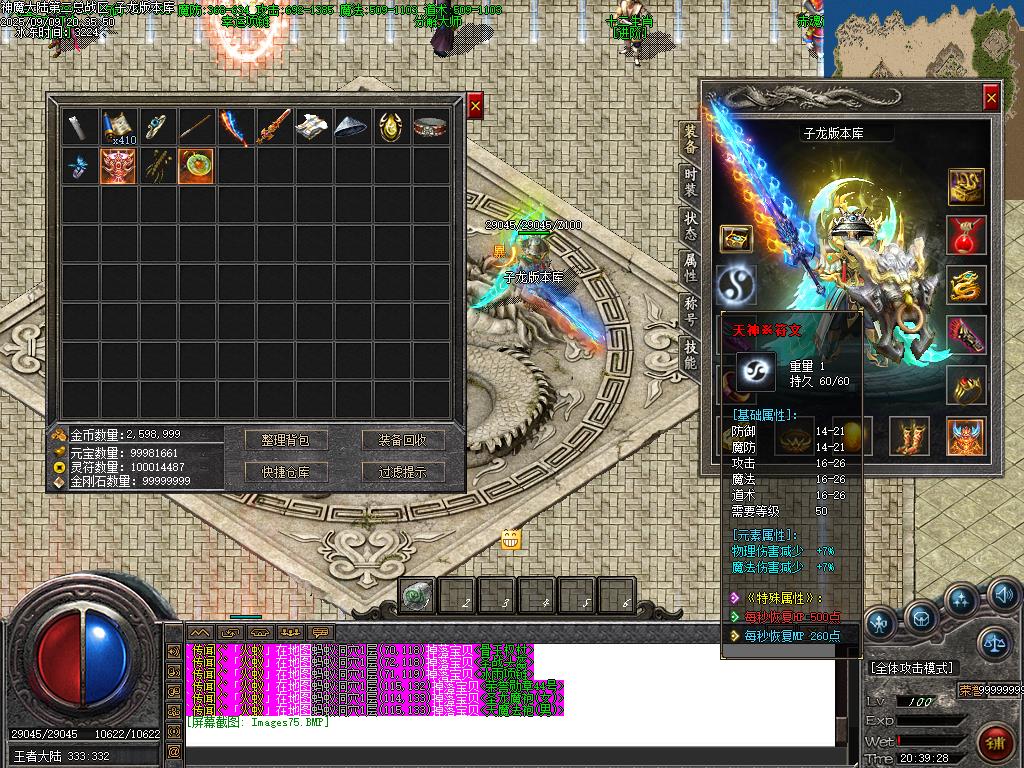Select the conical bamboo hat item
This screenshot has height=768, width=1024.
tap(352, 126)
